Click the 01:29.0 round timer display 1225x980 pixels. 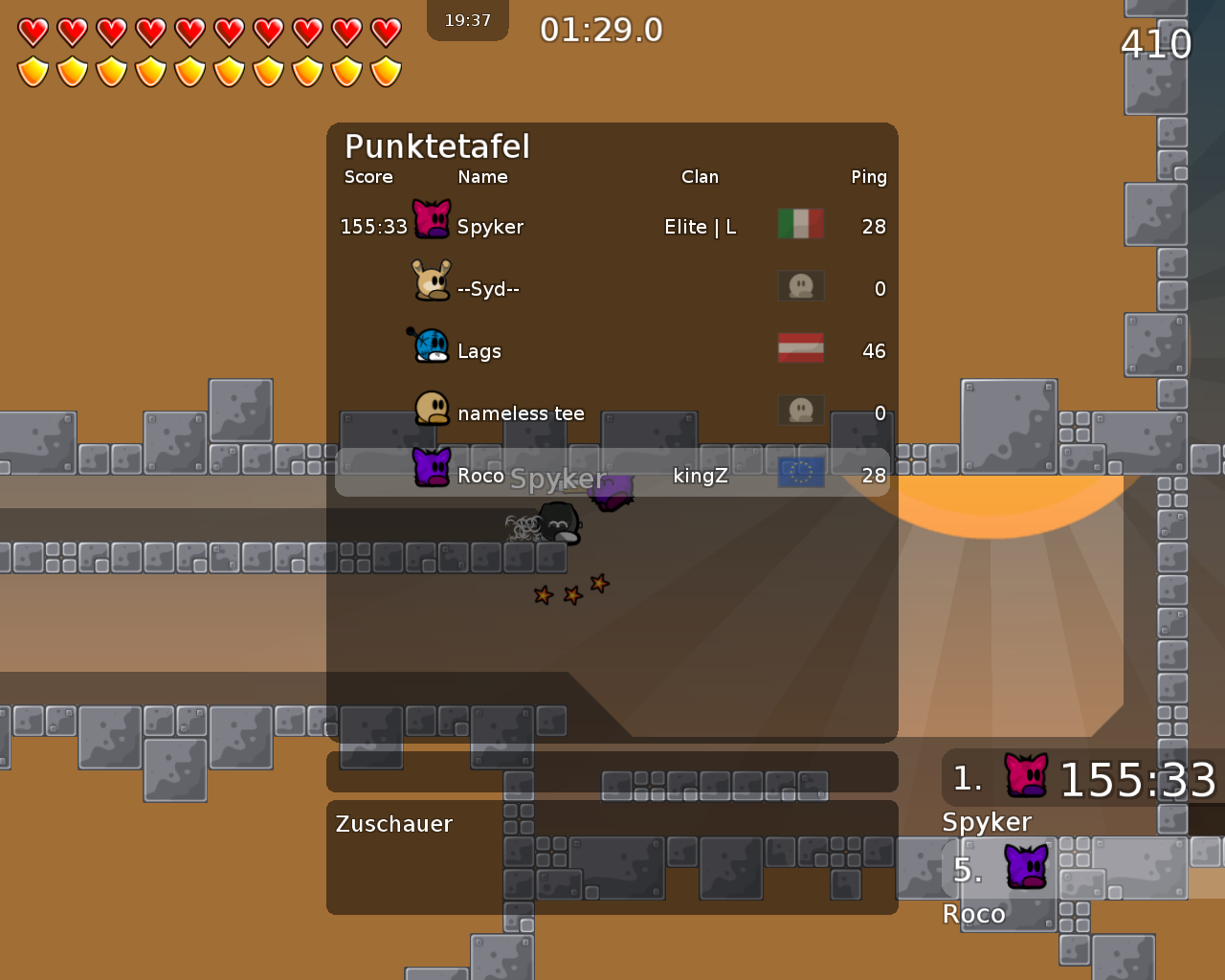pos(600,30)
